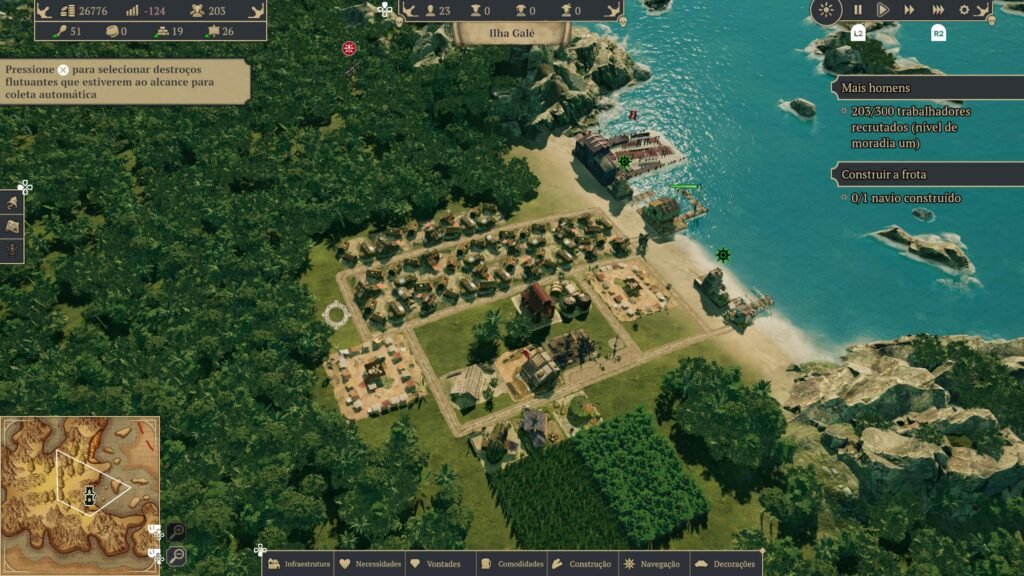This screenshot has width=1024, height=576.
Task: Activate triple fast-forward speed
Action: tap(938, 10)
